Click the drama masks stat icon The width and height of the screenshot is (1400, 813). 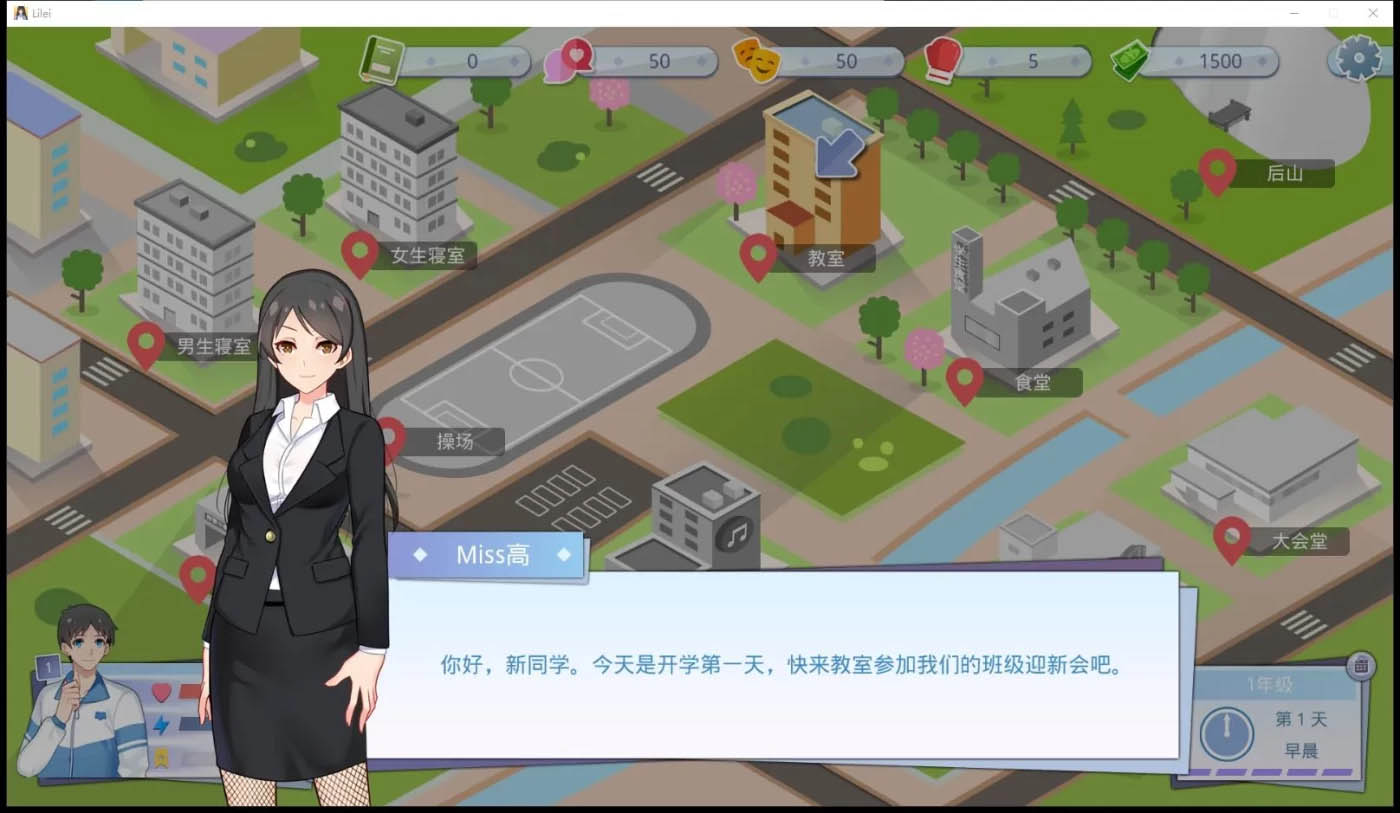pos(757,60)
